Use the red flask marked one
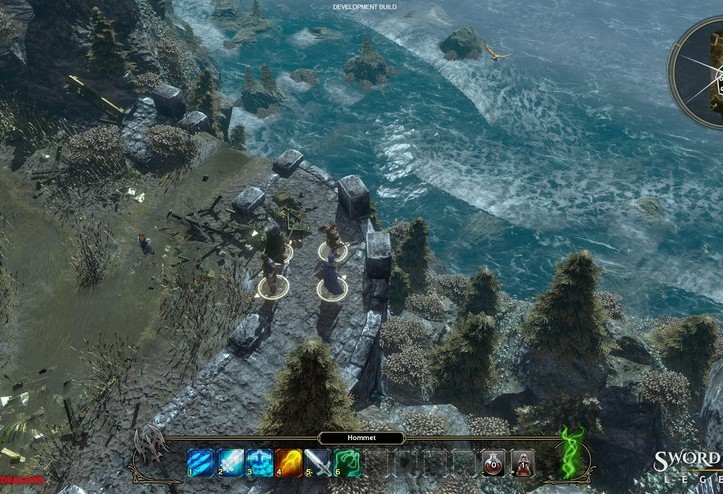 click(522, 462)
